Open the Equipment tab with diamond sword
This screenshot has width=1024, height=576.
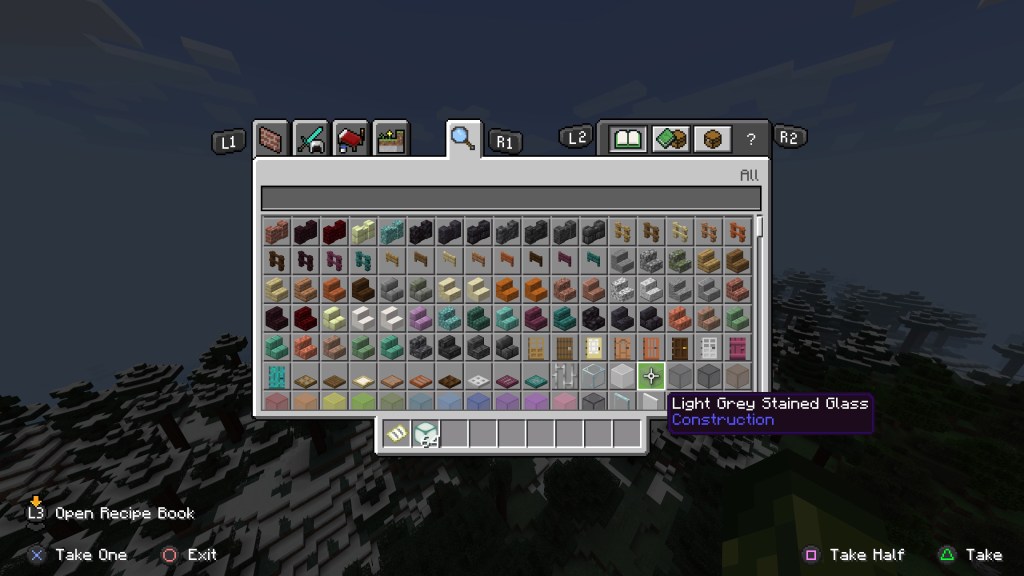[x=311, y=139]
